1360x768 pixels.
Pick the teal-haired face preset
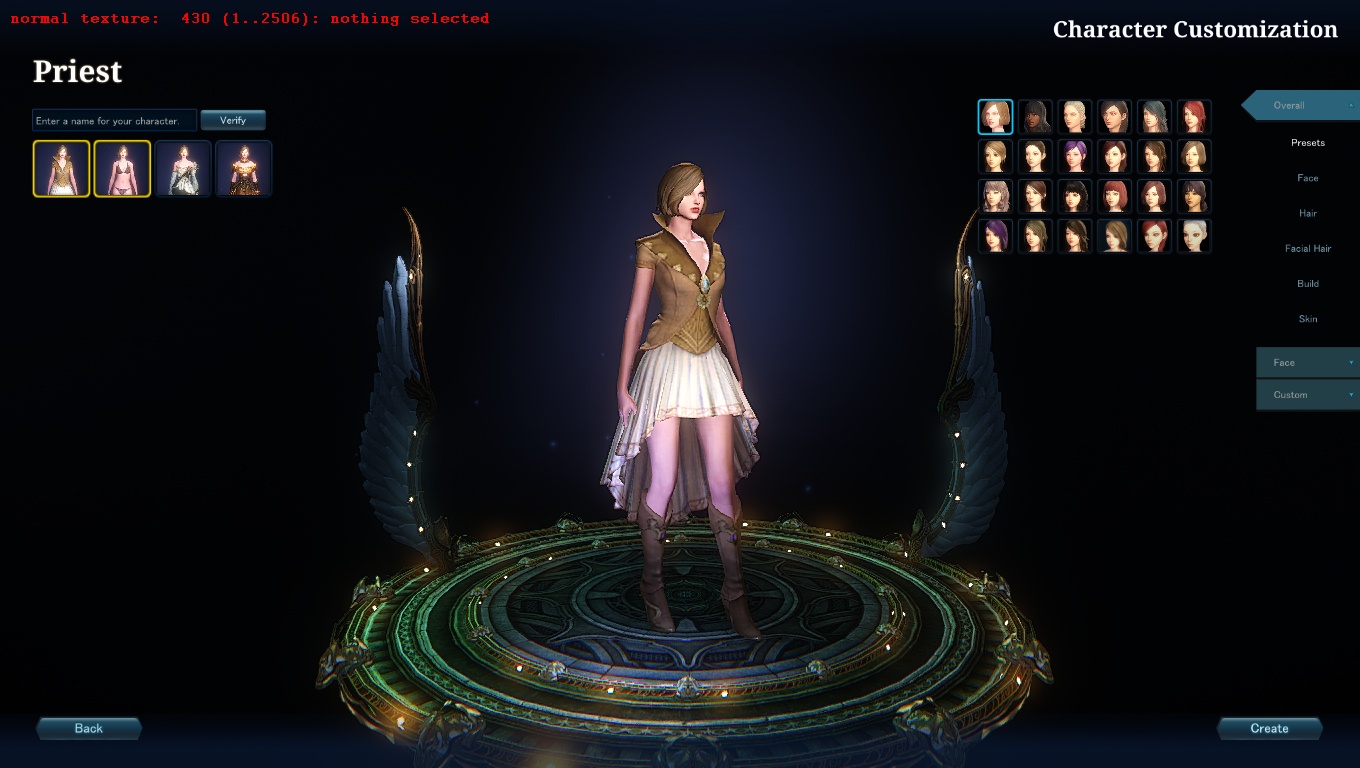pos(1154,117)
